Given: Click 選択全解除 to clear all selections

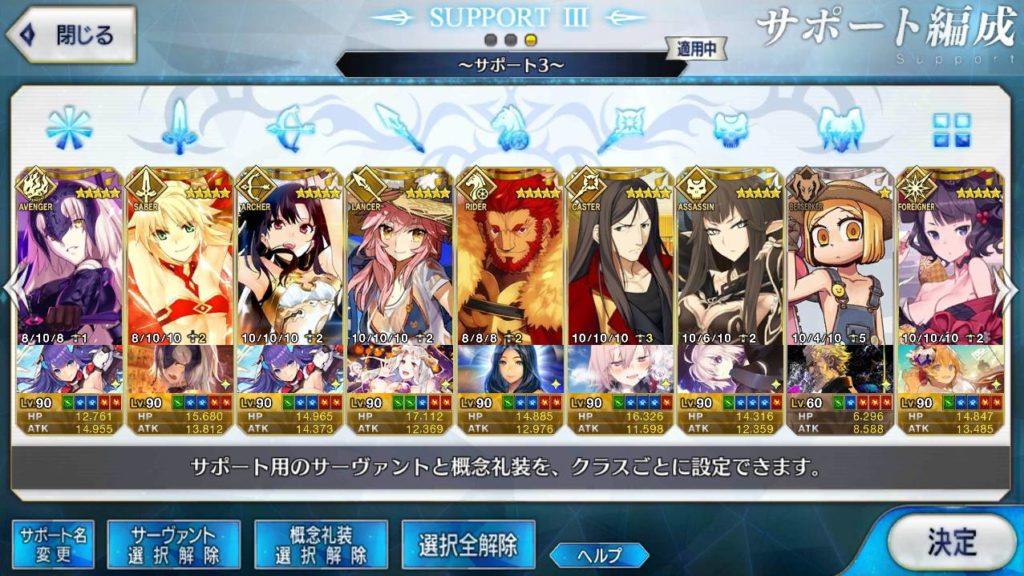Looking at the screenshot, I should [468, 545].
